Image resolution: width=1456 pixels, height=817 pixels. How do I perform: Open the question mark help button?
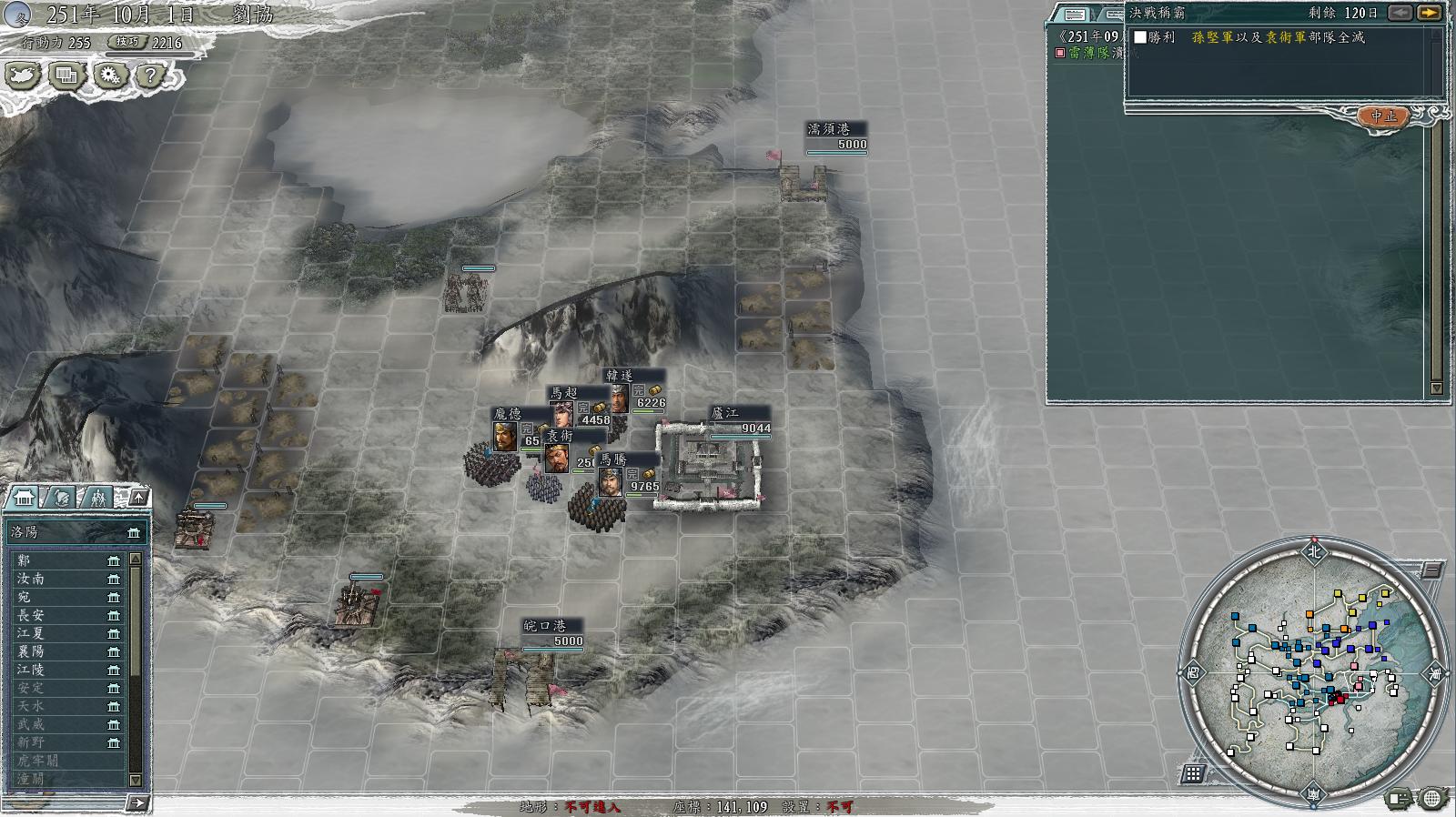tap(151, 76)
